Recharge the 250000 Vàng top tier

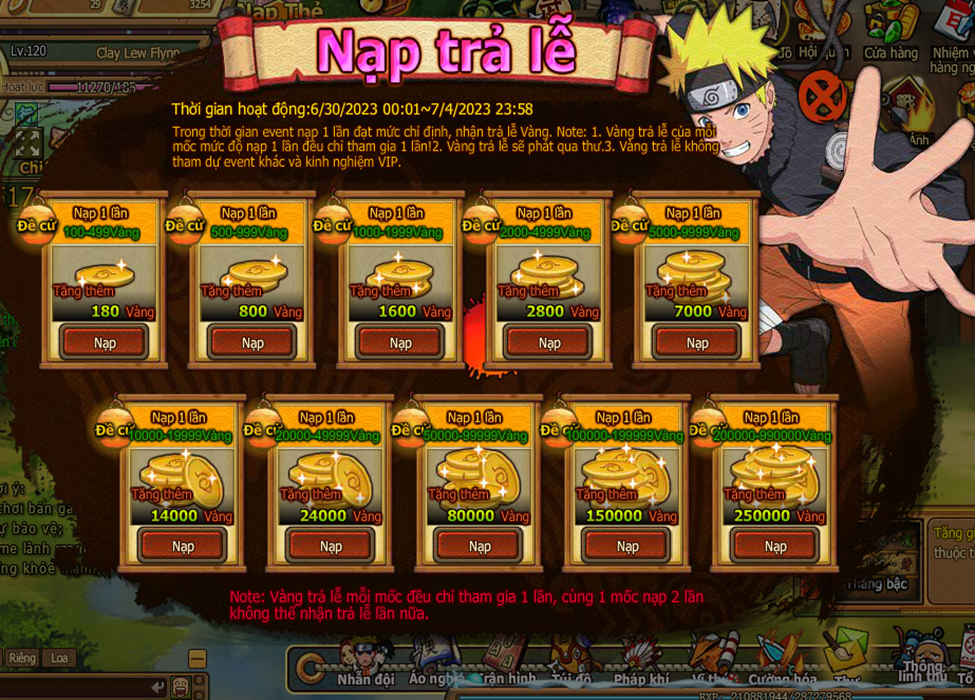tap(776, 547)
